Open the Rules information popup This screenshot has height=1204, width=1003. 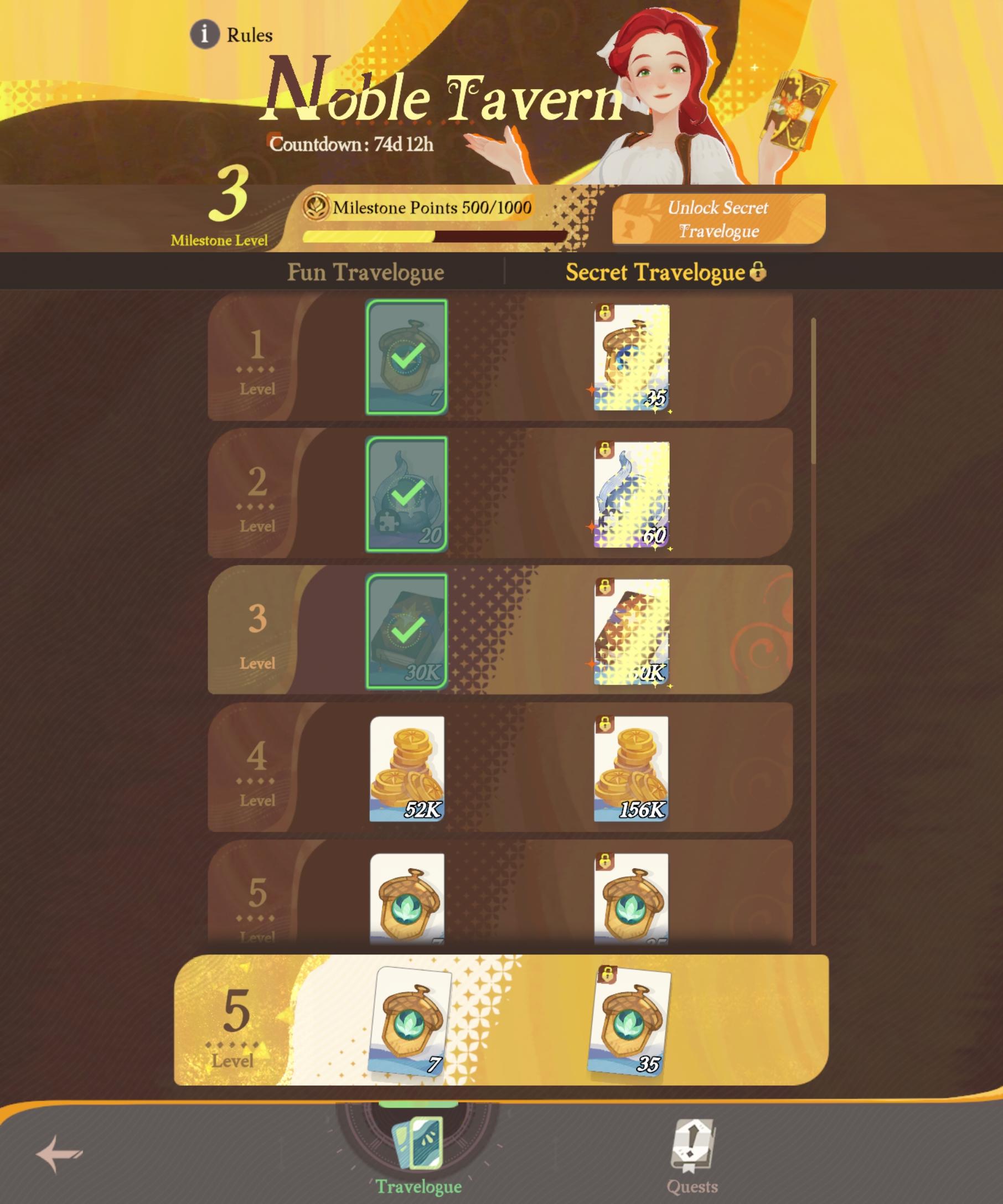[208, 35]
